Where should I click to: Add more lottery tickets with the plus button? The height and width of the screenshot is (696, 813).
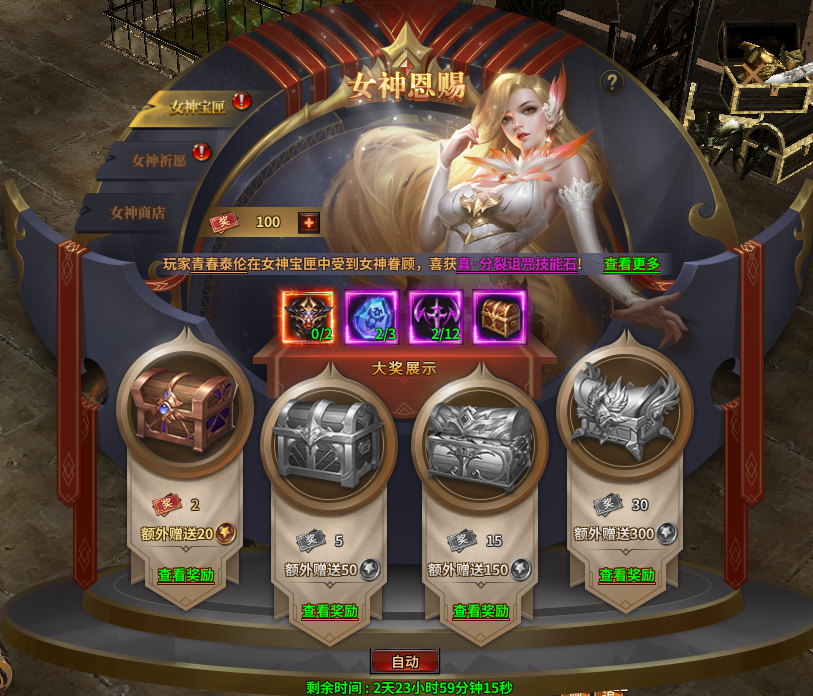click(x=309, y=222)
